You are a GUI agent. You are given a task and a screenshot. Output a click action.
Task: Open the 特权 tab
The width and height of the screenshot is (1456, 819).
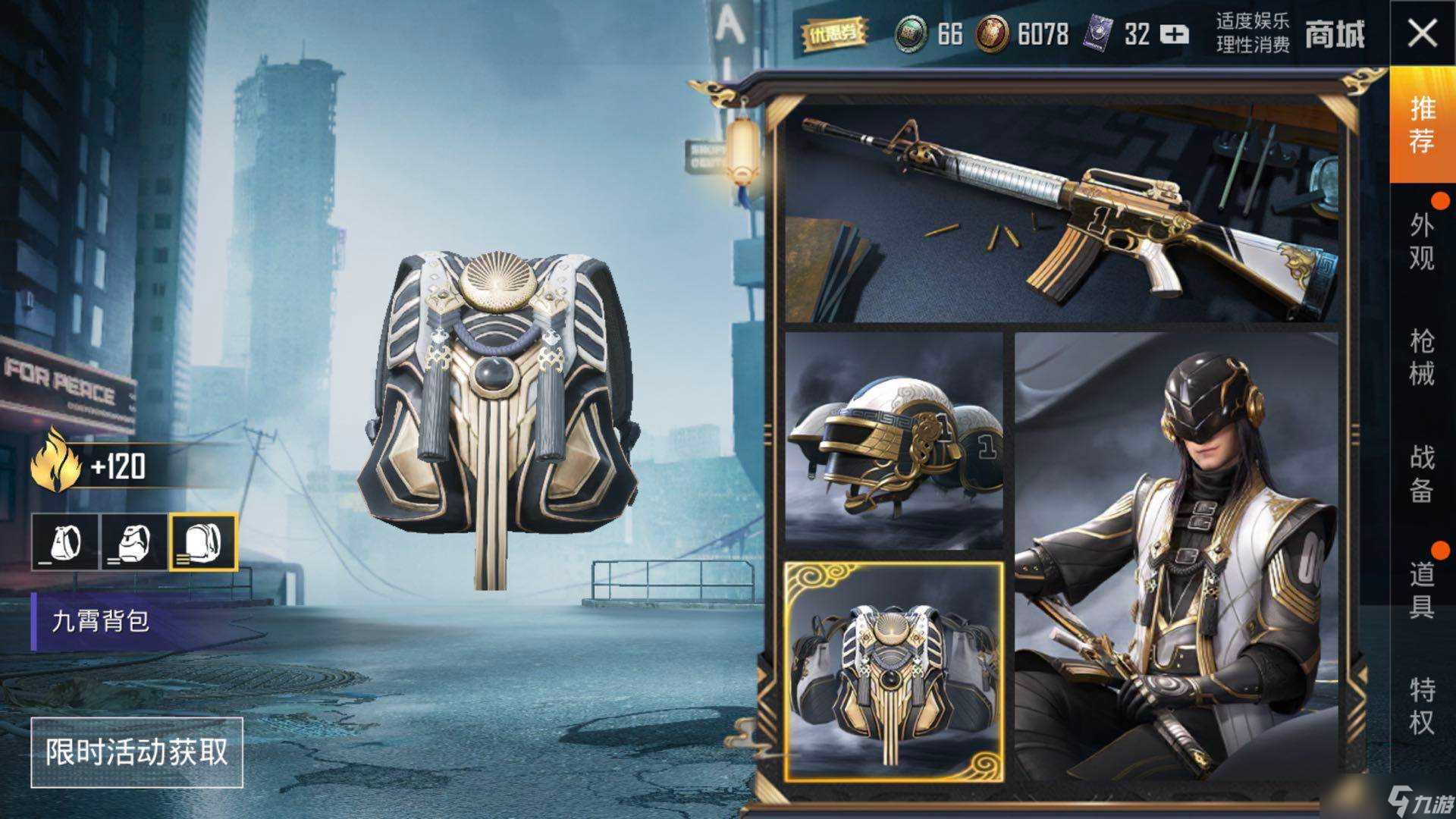pos(1422,706)
